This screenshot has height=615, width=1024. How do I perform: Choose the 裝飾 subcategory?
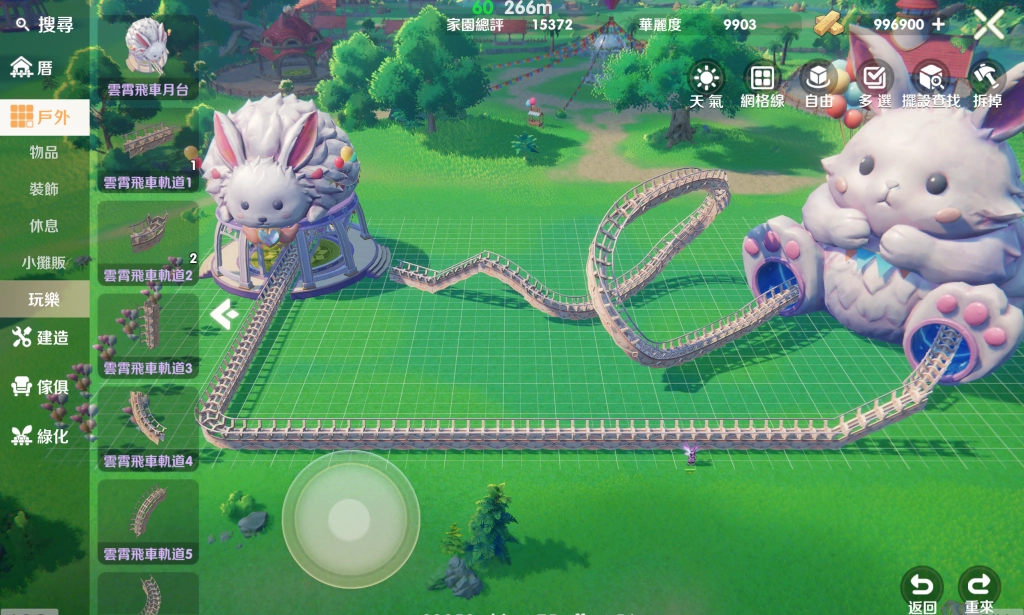tap(44, 189)
